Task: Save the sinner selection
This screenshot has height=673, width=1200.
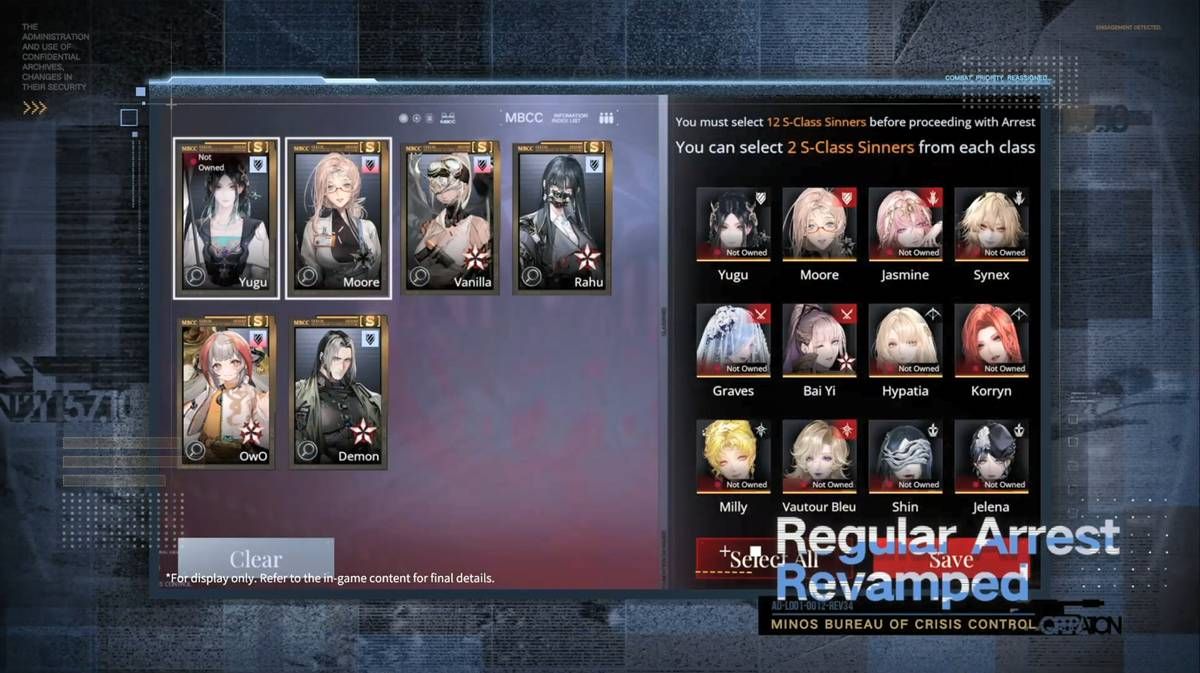Action: pos(955,560)
